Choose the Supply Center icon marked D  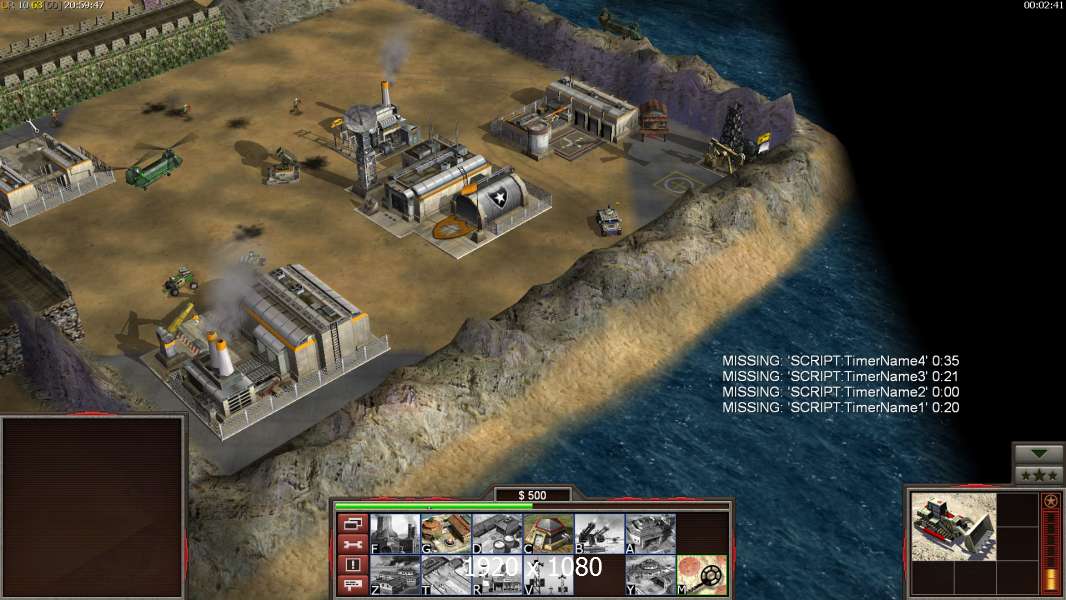497,534
